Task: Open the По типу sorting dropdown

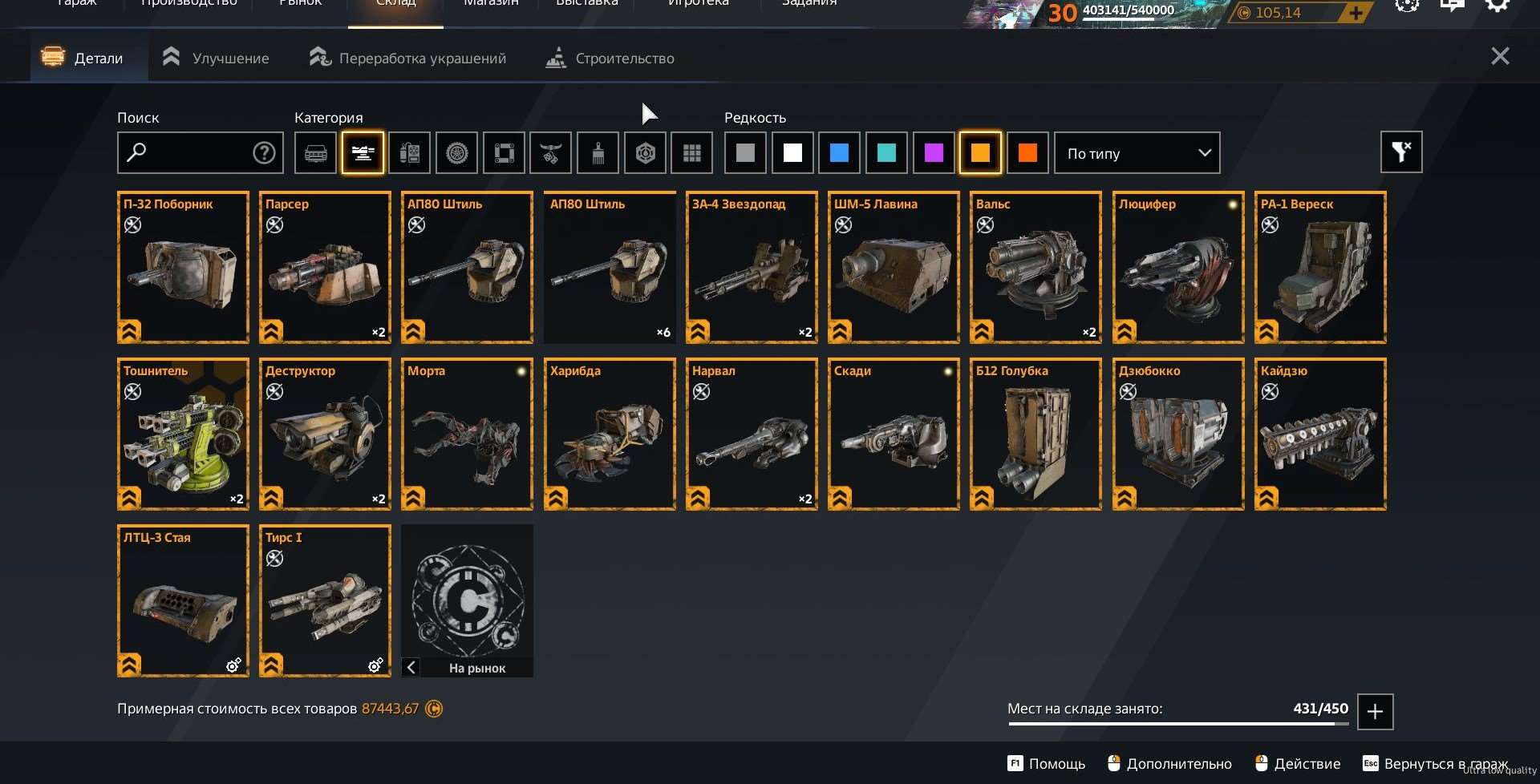Action: pyautogui.click(x=1136, y=152)
